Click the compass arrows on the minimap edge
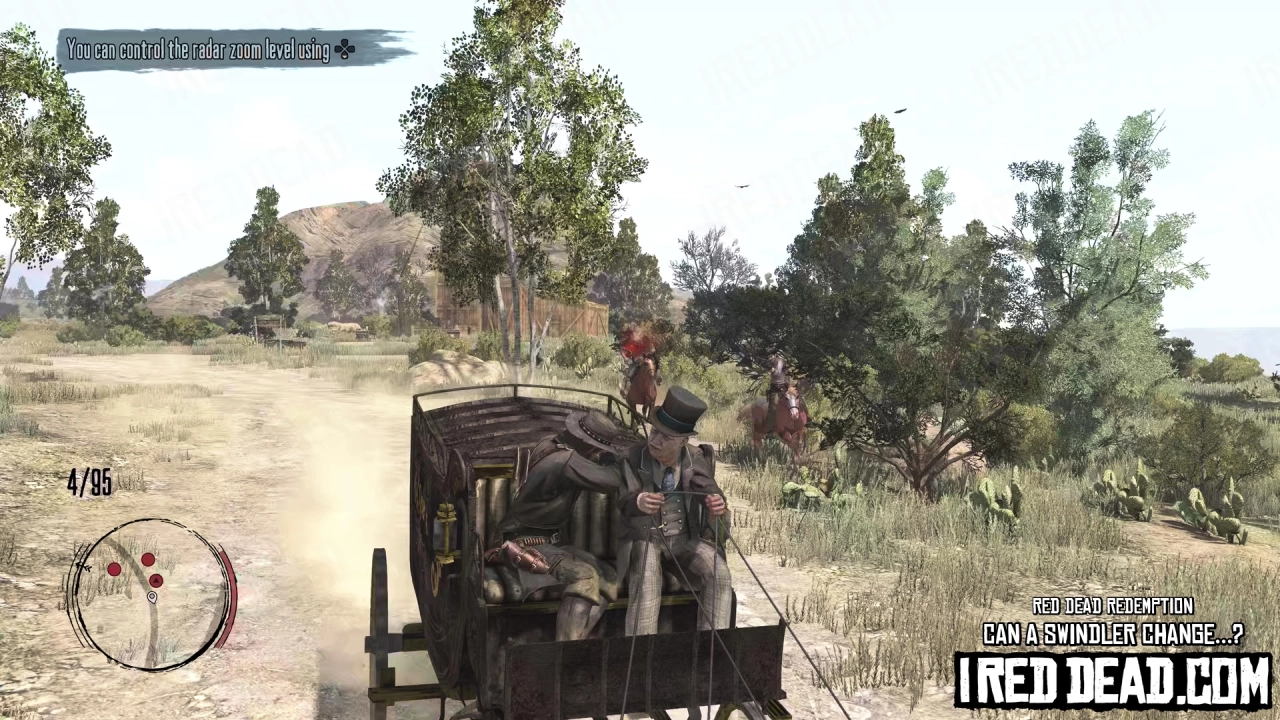1280x720 pixels. tap(84, 566)
